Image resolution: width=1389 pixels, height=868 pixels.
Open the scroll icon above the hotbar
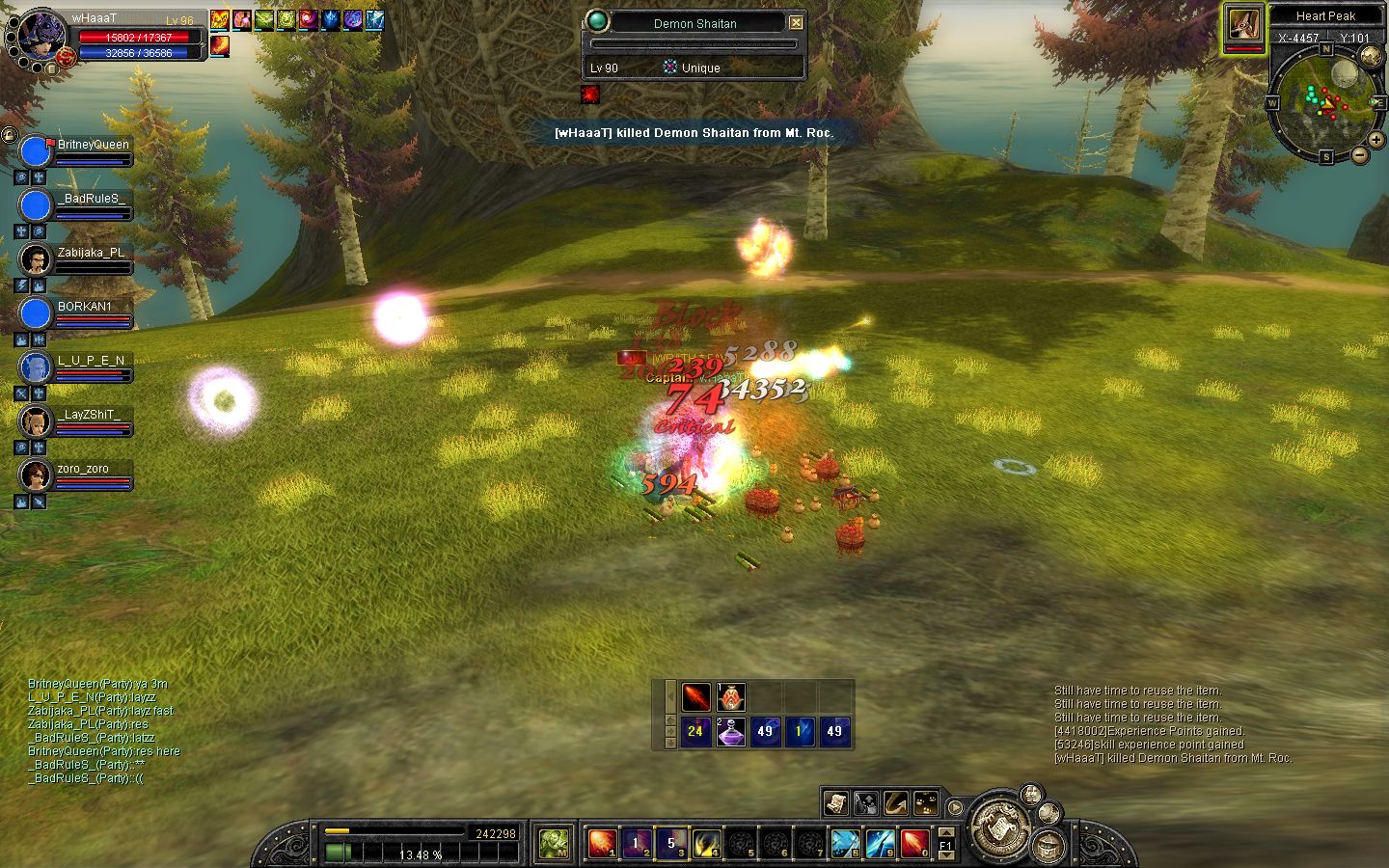(835, 802)
